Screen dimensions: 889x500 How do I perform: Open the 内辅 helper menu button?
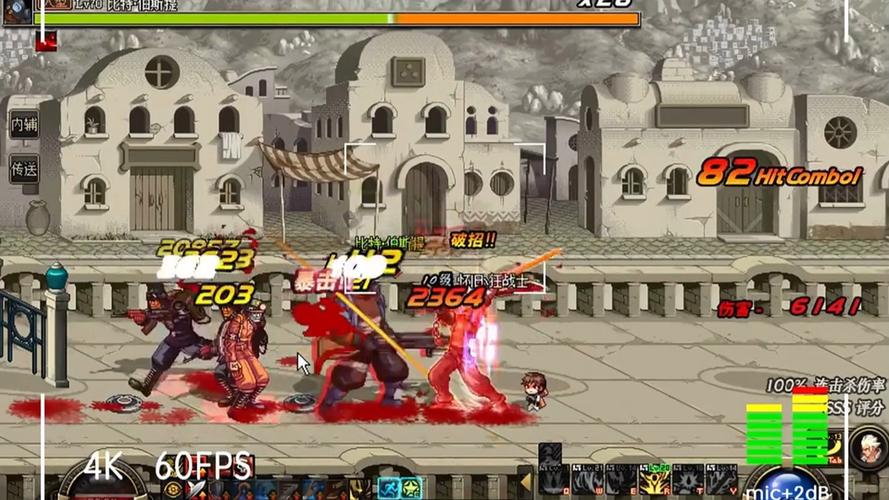(x=24, y=124)
